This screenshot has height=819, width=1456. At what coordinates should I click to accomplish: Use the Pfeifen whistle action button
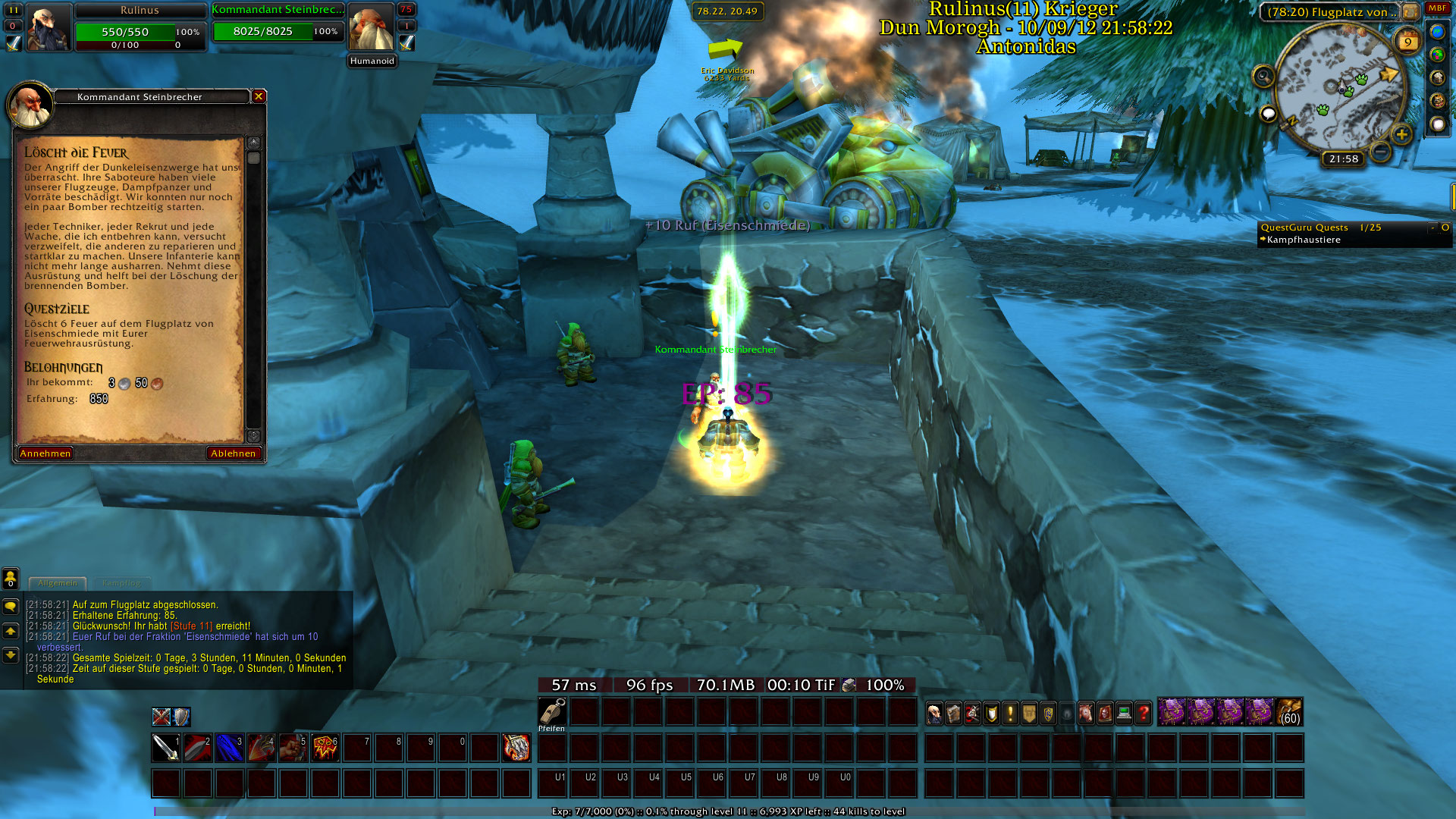(x=552, y=712)
